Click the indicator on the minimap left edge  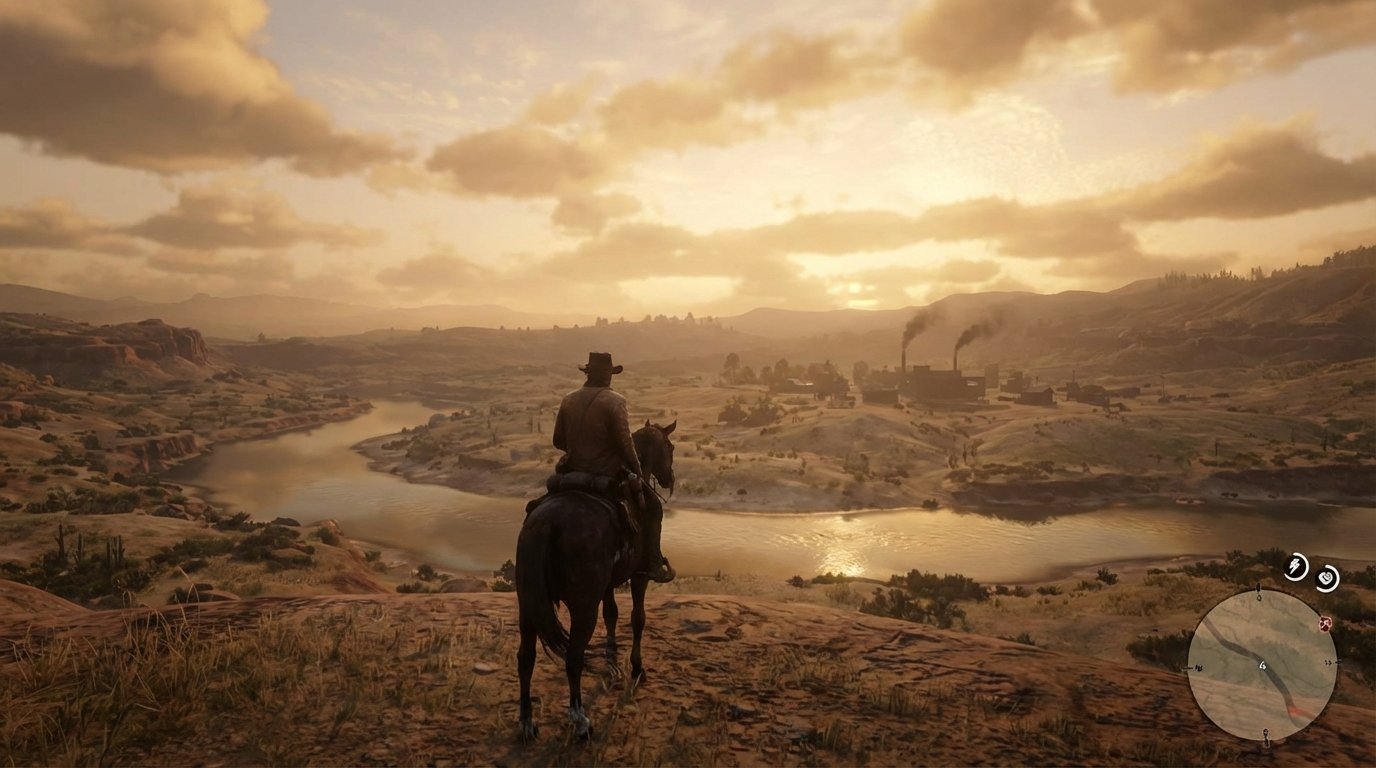point(1197,666)
